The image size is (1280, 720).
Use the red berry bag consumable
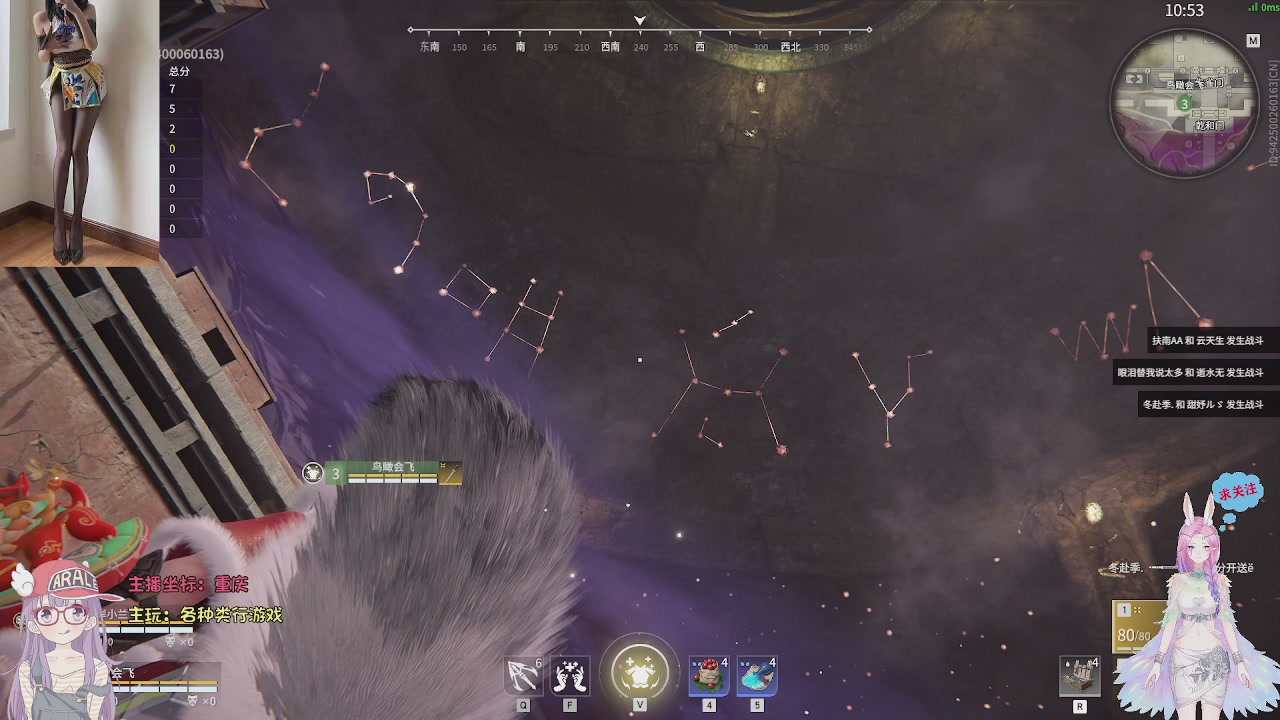(x=709, y=675)
